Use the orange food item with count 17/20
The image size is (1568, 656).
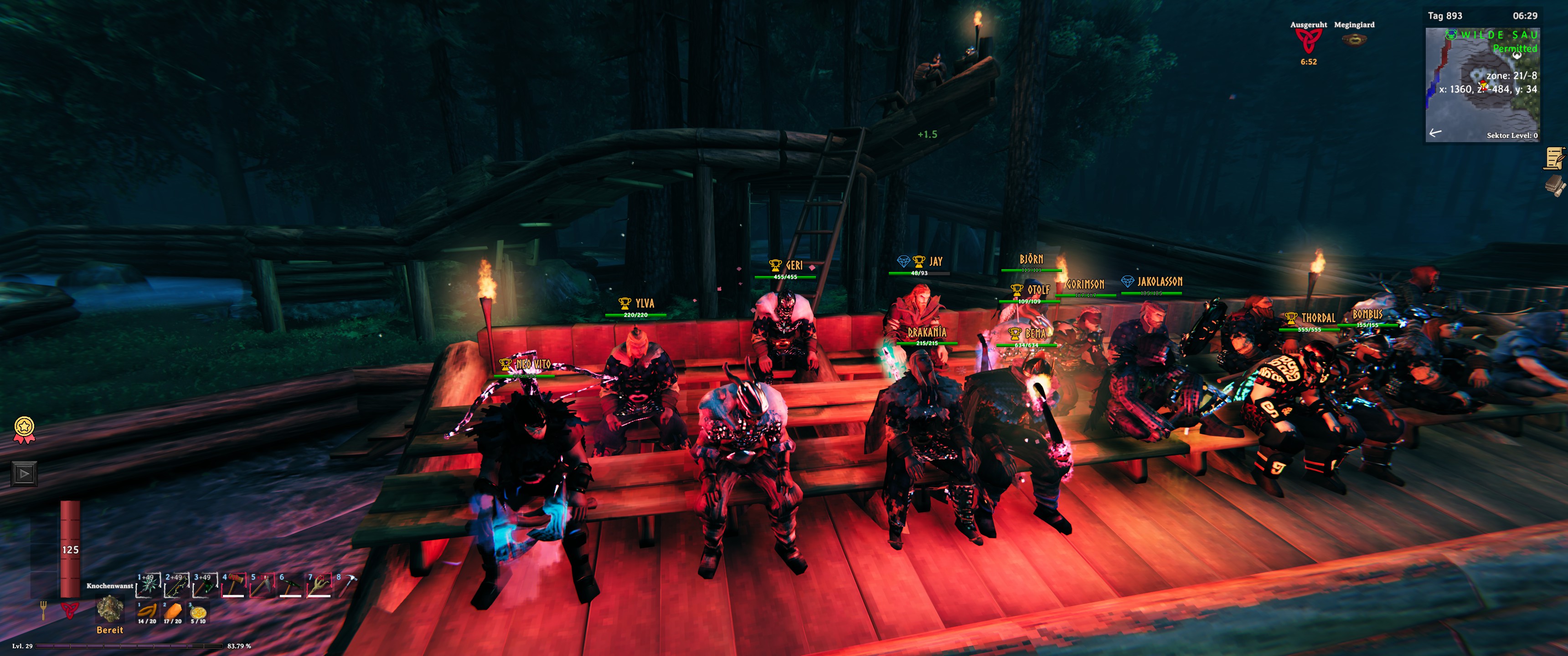(x=173, y=611)
